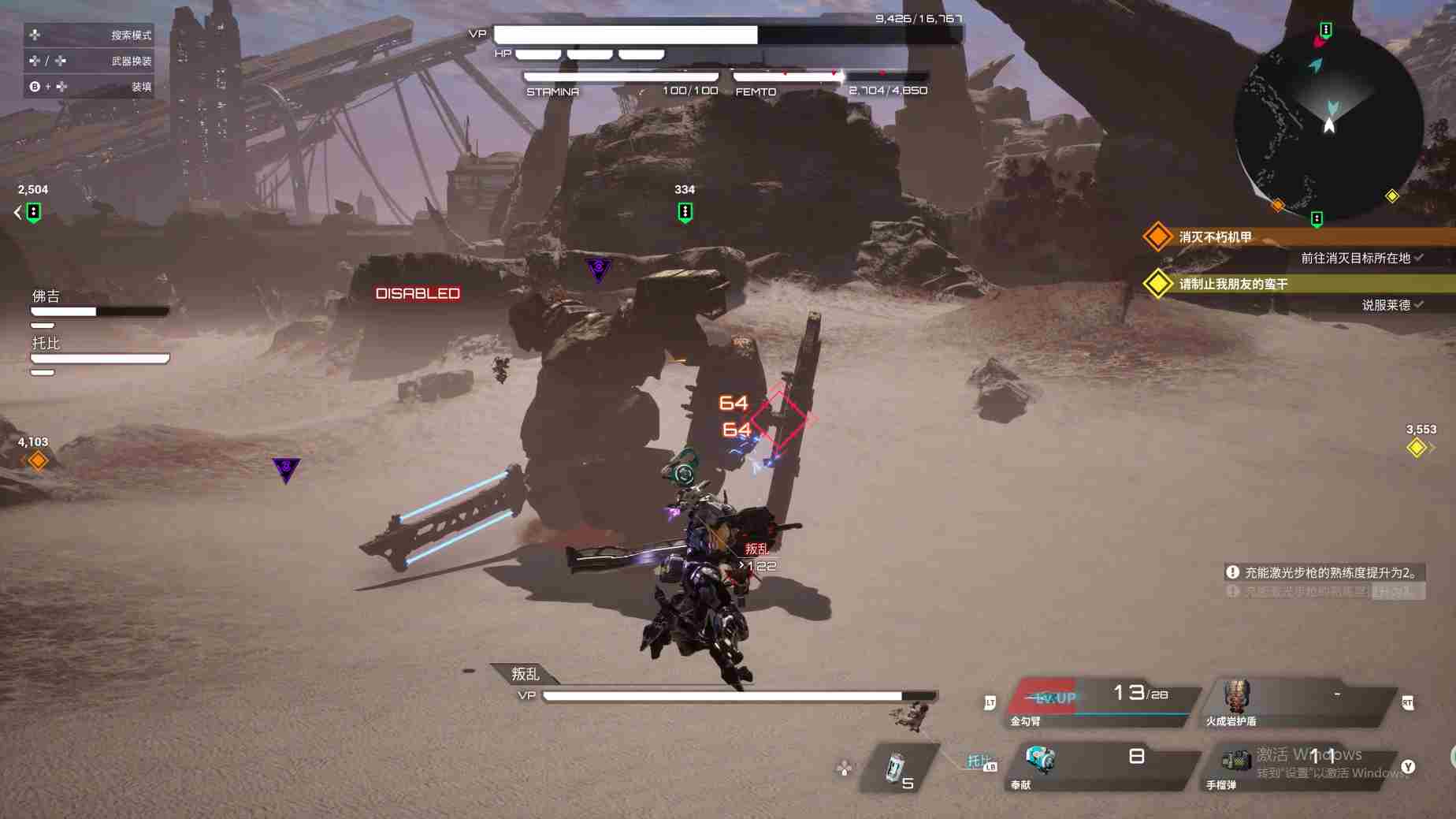This screenshot has height=819, width=1456.
Task: Click the green waypoint marker showing 2,504
Action: (33, 211)
